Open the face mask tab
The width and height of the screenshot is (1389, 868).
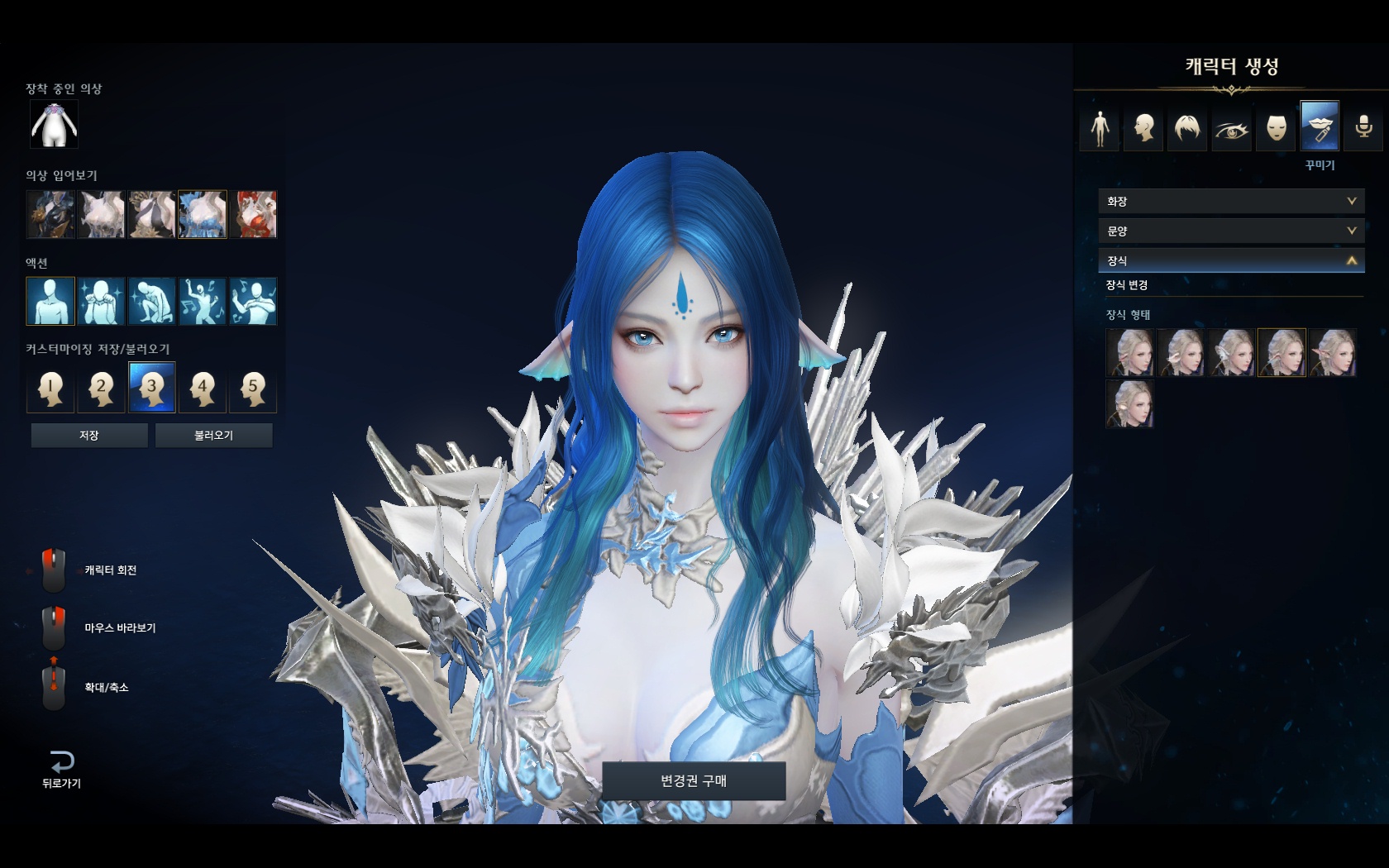pyautogui.click(x=1276, y=127)
